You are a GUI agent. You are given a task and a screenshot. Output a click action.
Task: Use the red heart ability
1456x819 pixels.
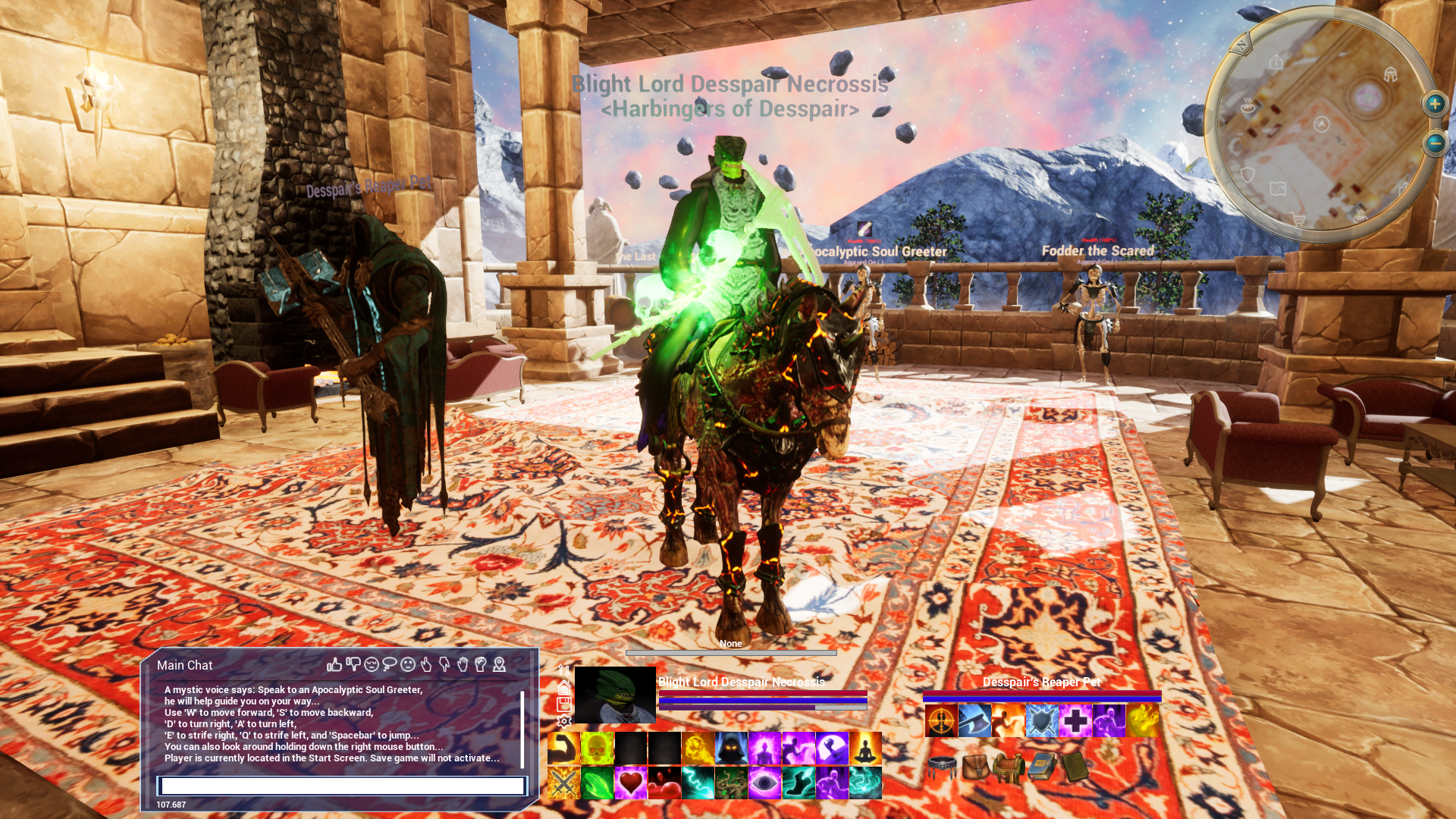(631, 783)
